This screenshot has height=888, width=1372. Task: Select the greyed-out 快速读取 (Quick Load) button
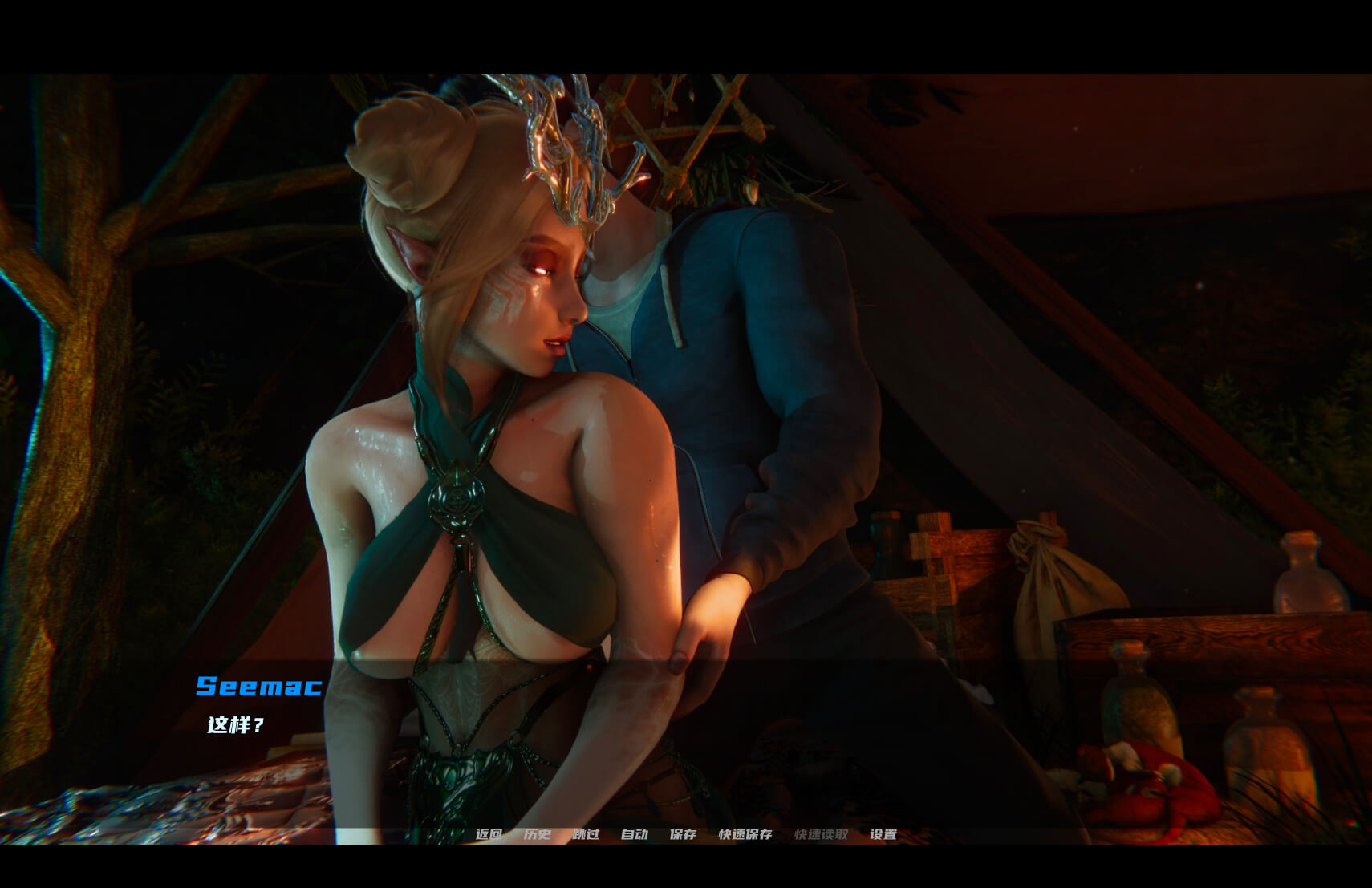(821, 834)
